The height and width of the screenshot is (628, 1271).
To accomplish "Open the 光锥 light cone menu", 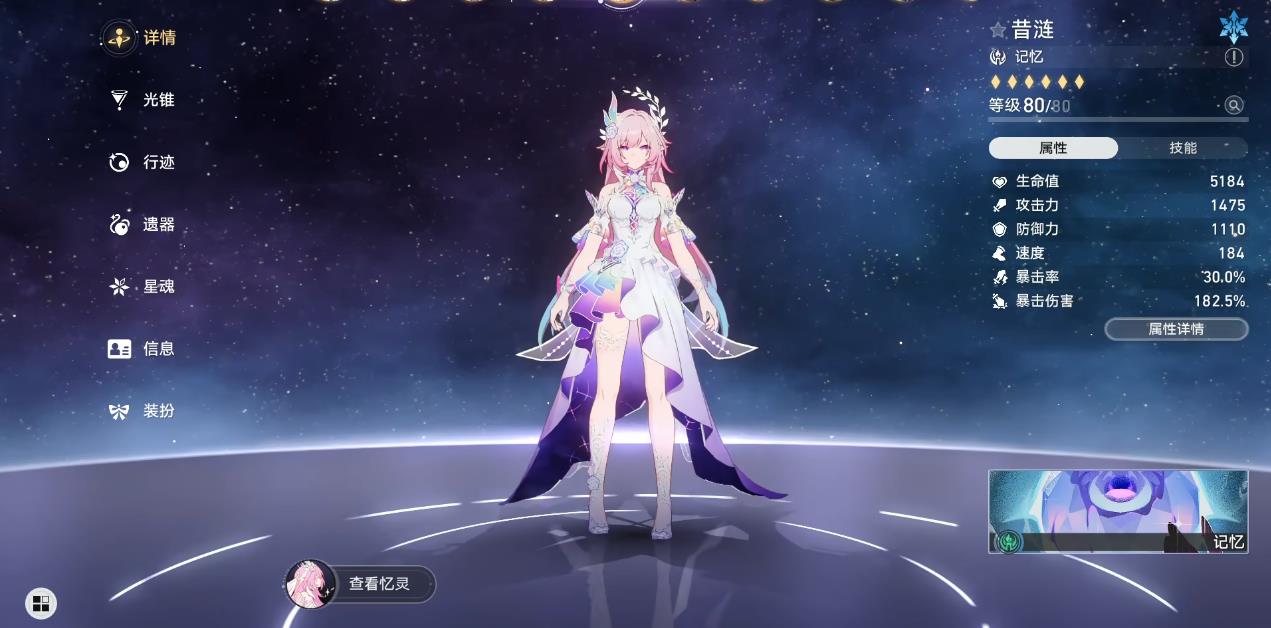I will point(141,100).
